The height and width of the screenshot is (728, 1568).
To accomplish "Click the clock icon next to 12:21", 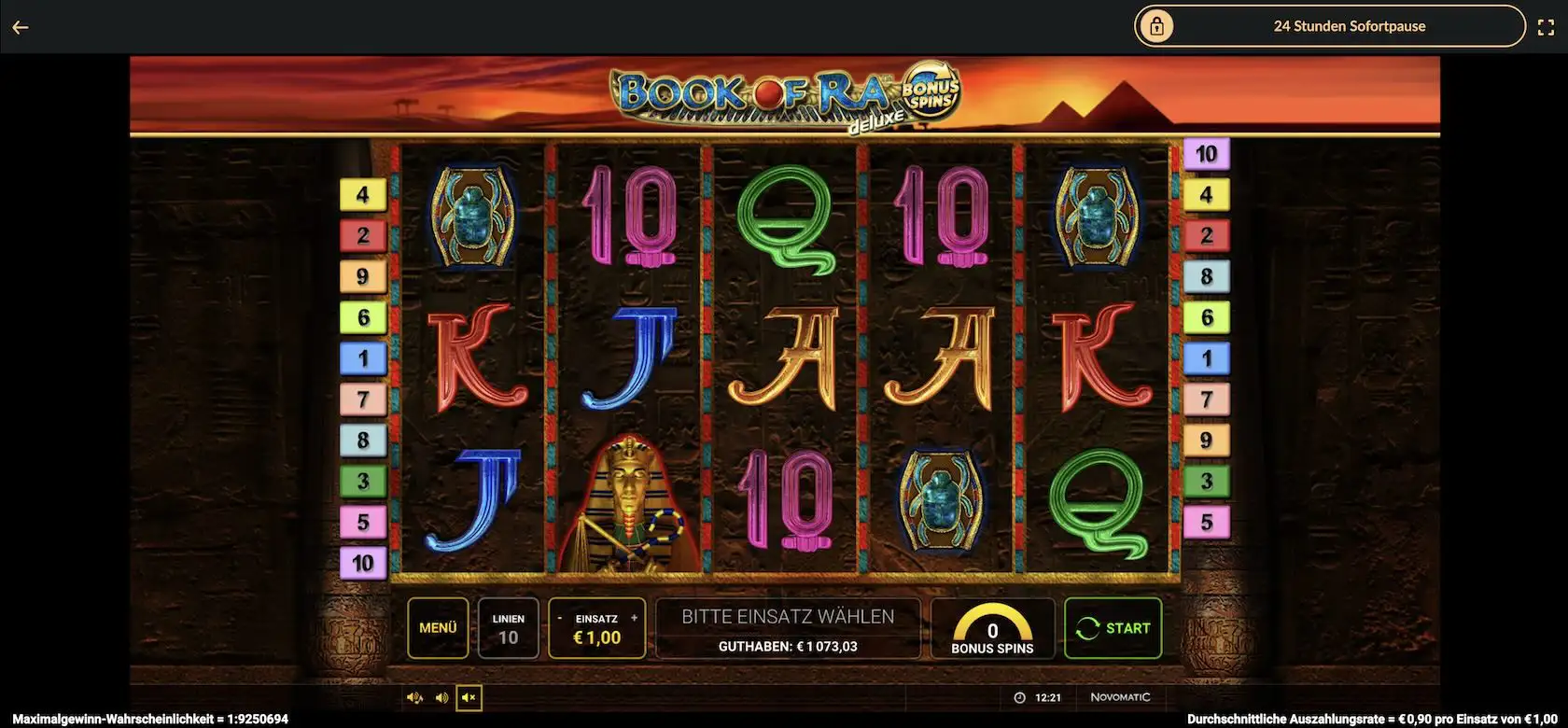I will point(1019,696).
